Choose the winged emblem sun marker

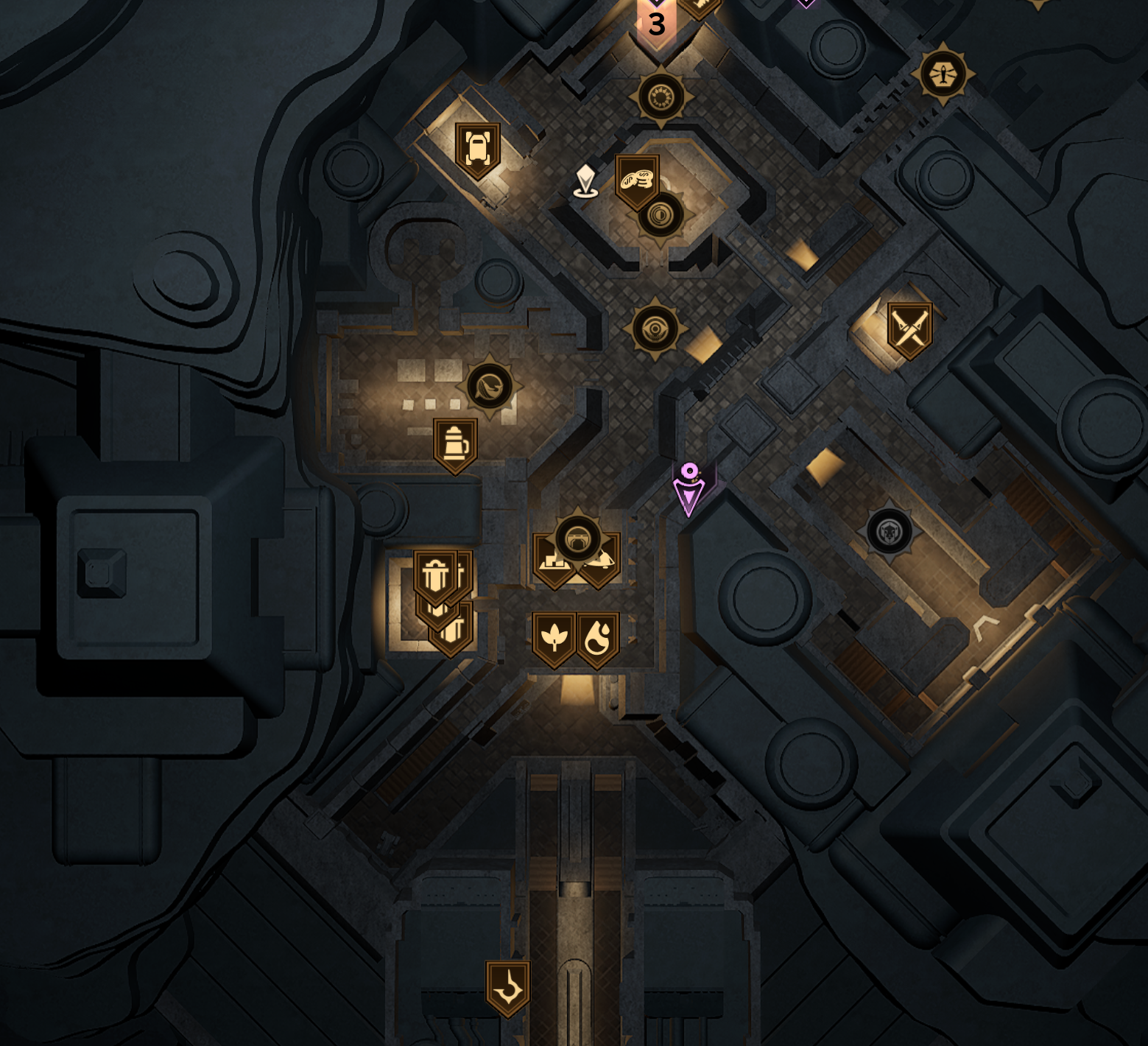click(x=943, y=74)
